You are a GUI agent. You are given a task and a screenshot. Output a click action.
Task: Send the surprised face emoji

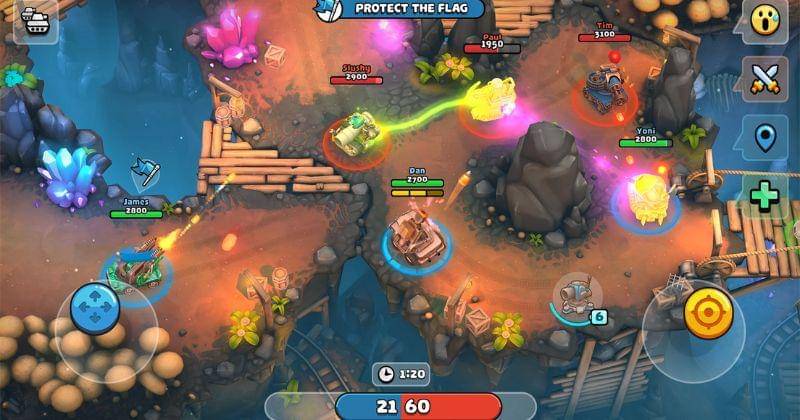[765, 20]
